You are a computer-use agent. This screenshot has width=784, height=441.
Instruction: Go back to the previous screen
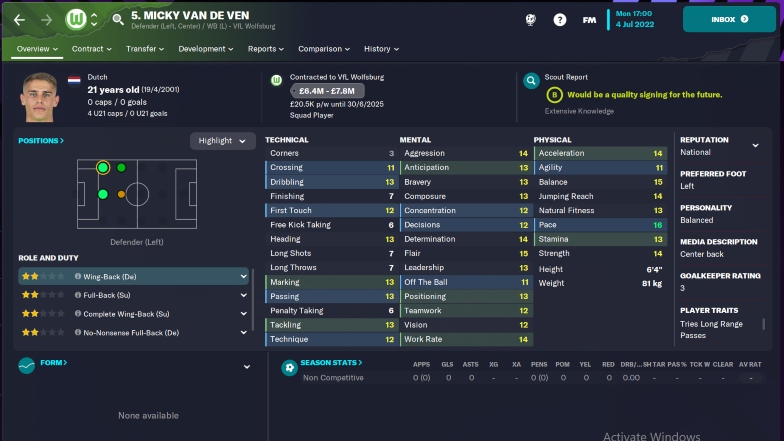(x=19, y=19)
